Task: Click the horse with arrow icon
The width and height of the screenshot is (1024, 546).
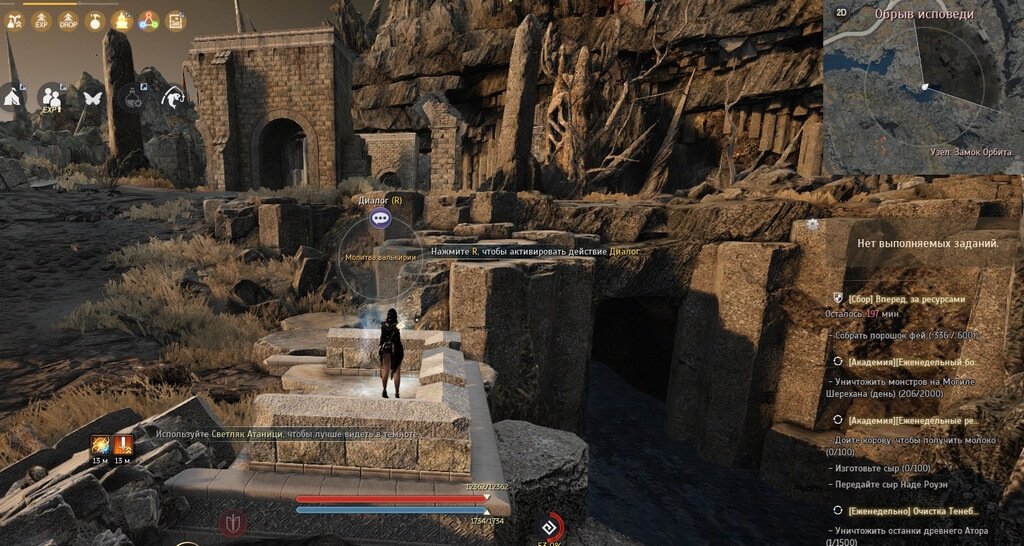Action: point(173,96)
